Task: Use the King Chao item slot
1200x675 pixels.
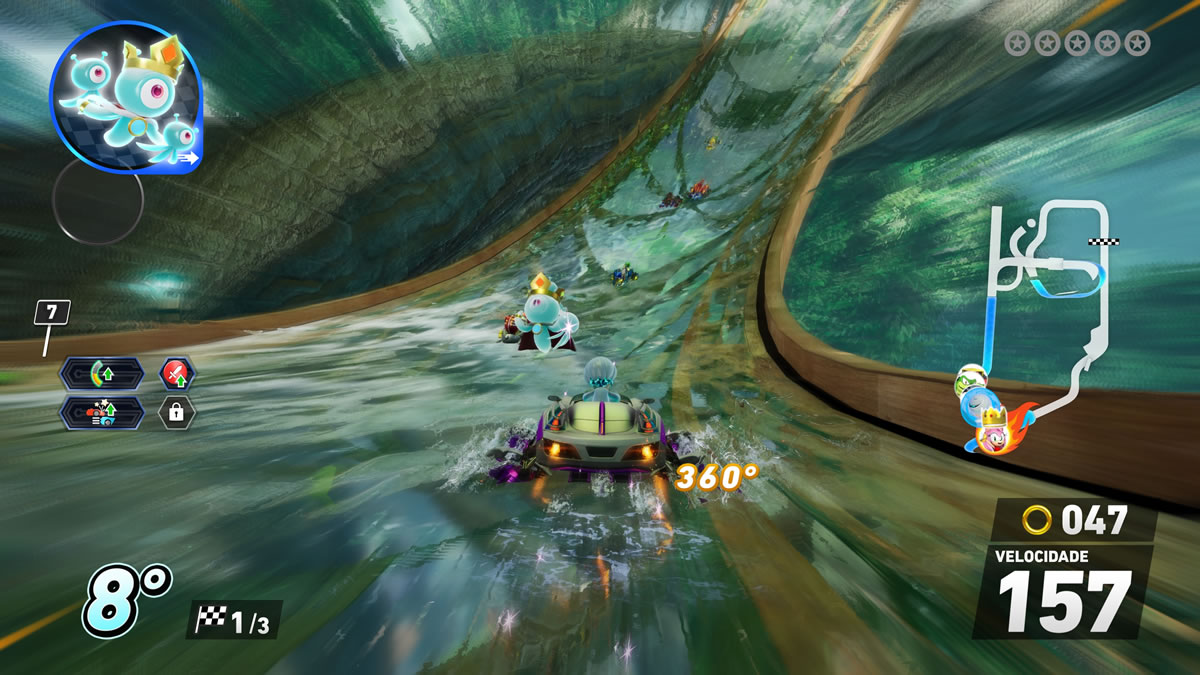Action: (x=126, y=97)
